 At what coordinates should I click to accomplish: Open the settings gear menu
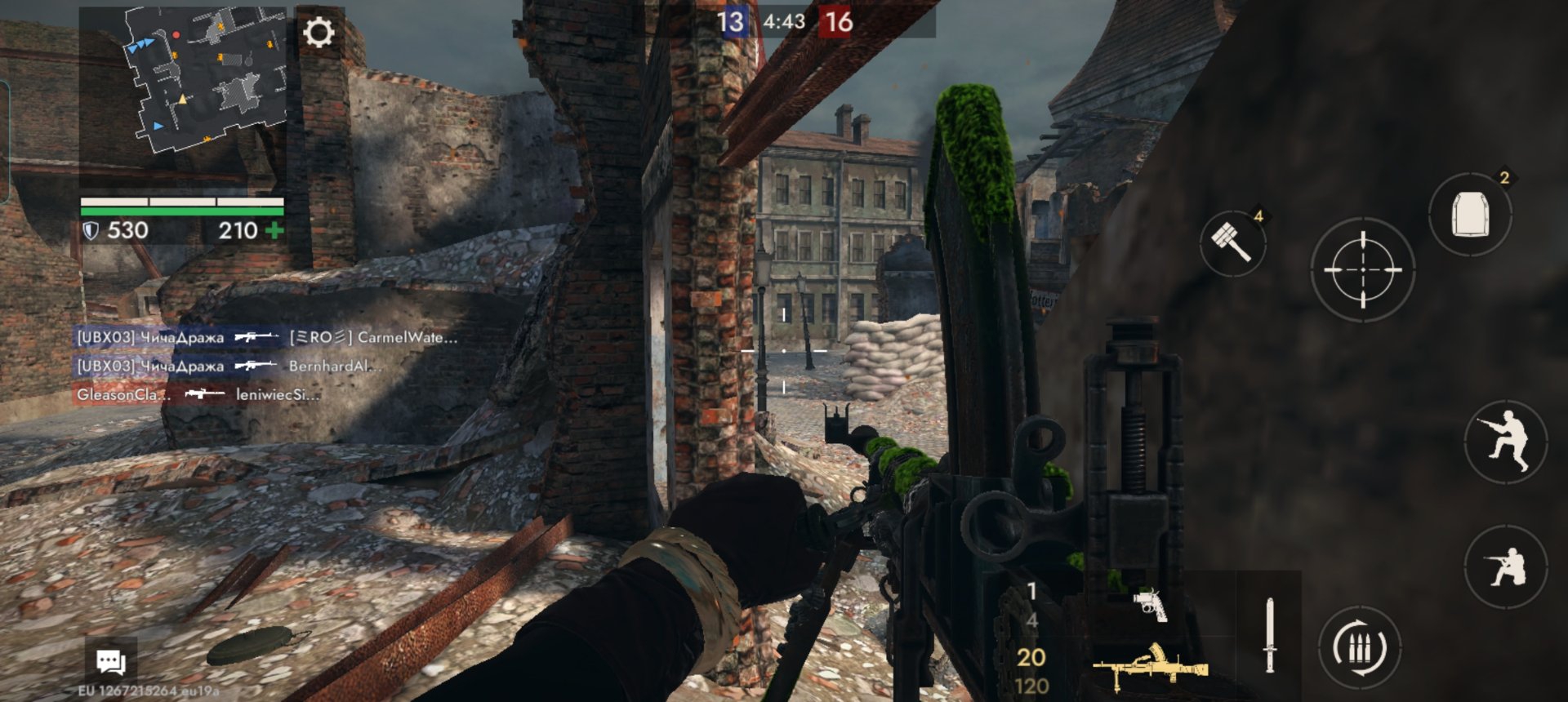tap(318, 33)
